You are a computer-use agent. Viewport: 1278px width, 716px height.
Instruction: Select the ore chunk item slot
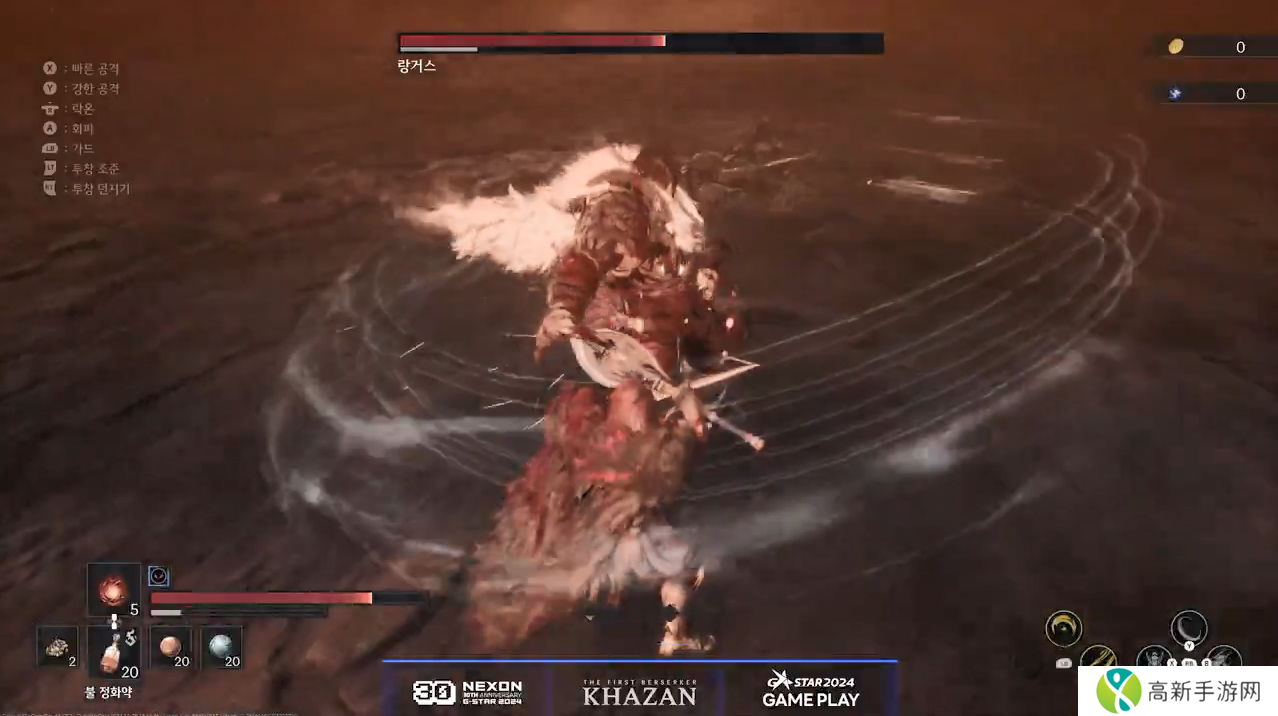(57, 646)
